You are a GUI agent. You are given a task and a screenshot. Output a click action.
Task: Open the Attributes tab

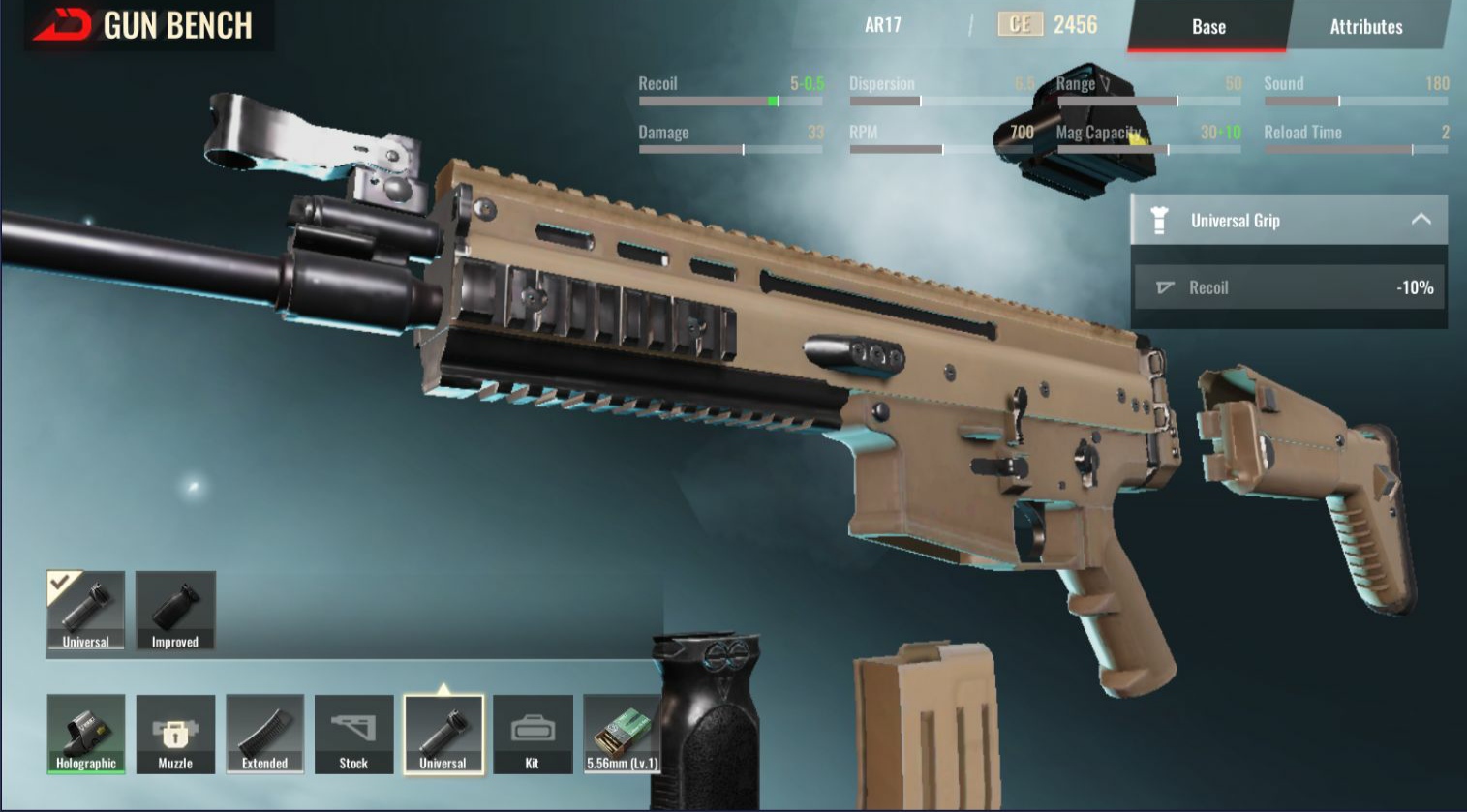click(x=1365, y=27)
